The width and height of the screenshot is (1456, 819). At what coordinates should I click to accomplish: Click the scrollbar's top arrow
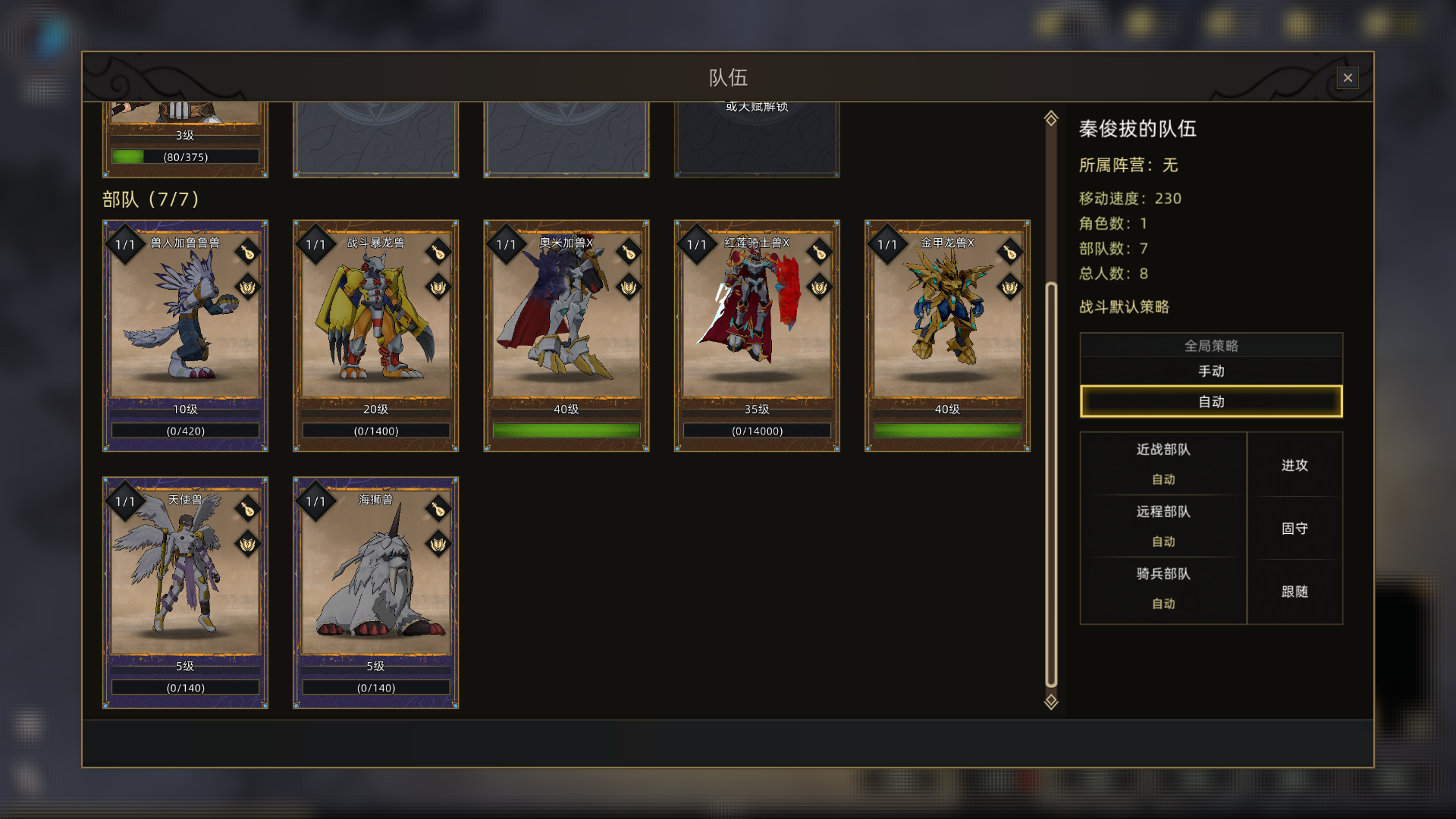(1050, 118)
